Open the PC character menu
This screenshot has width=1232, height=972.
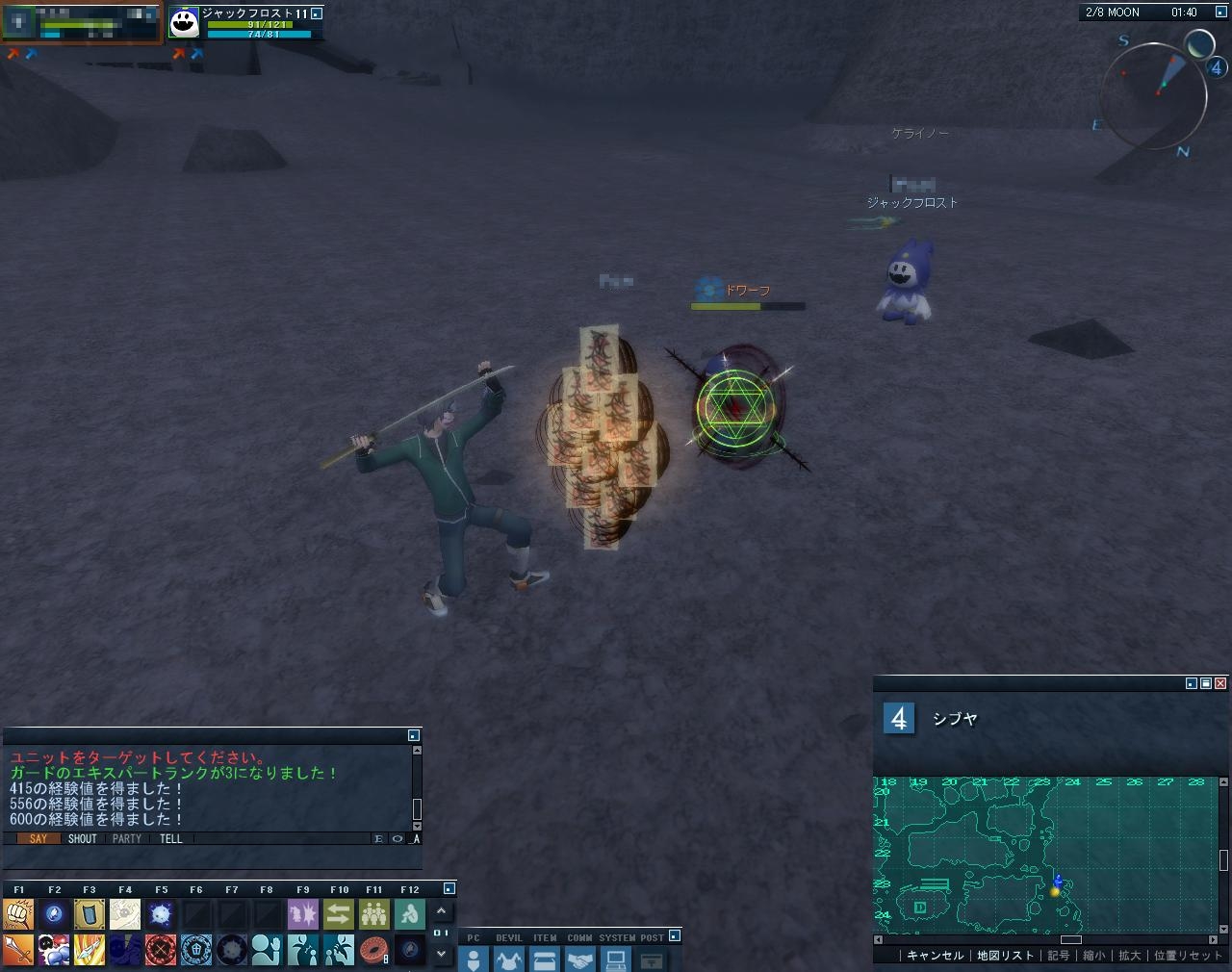pyautogui.click(x=473, y=959)
